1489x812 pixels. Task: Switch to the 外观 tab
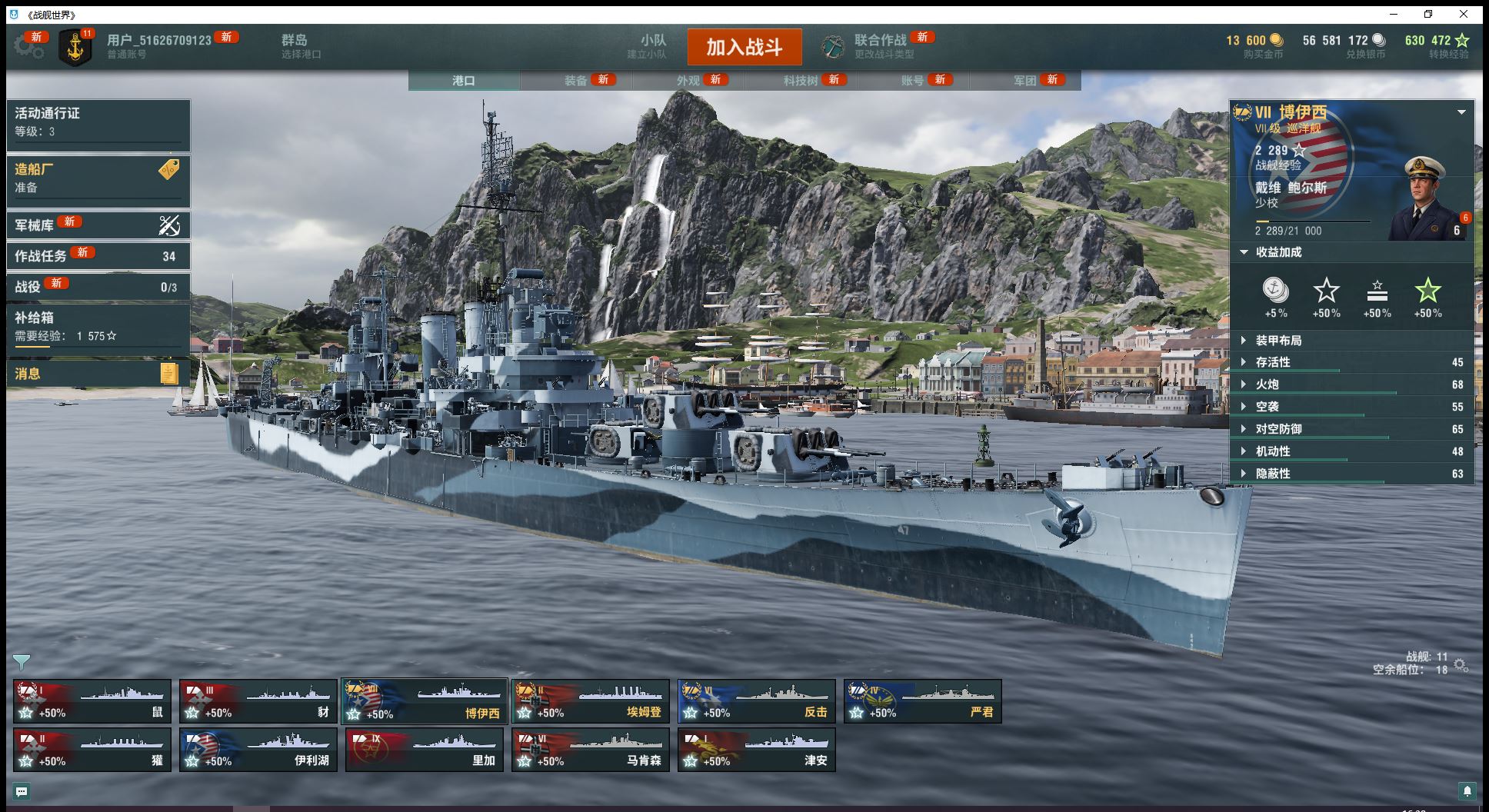coord(688,81)
